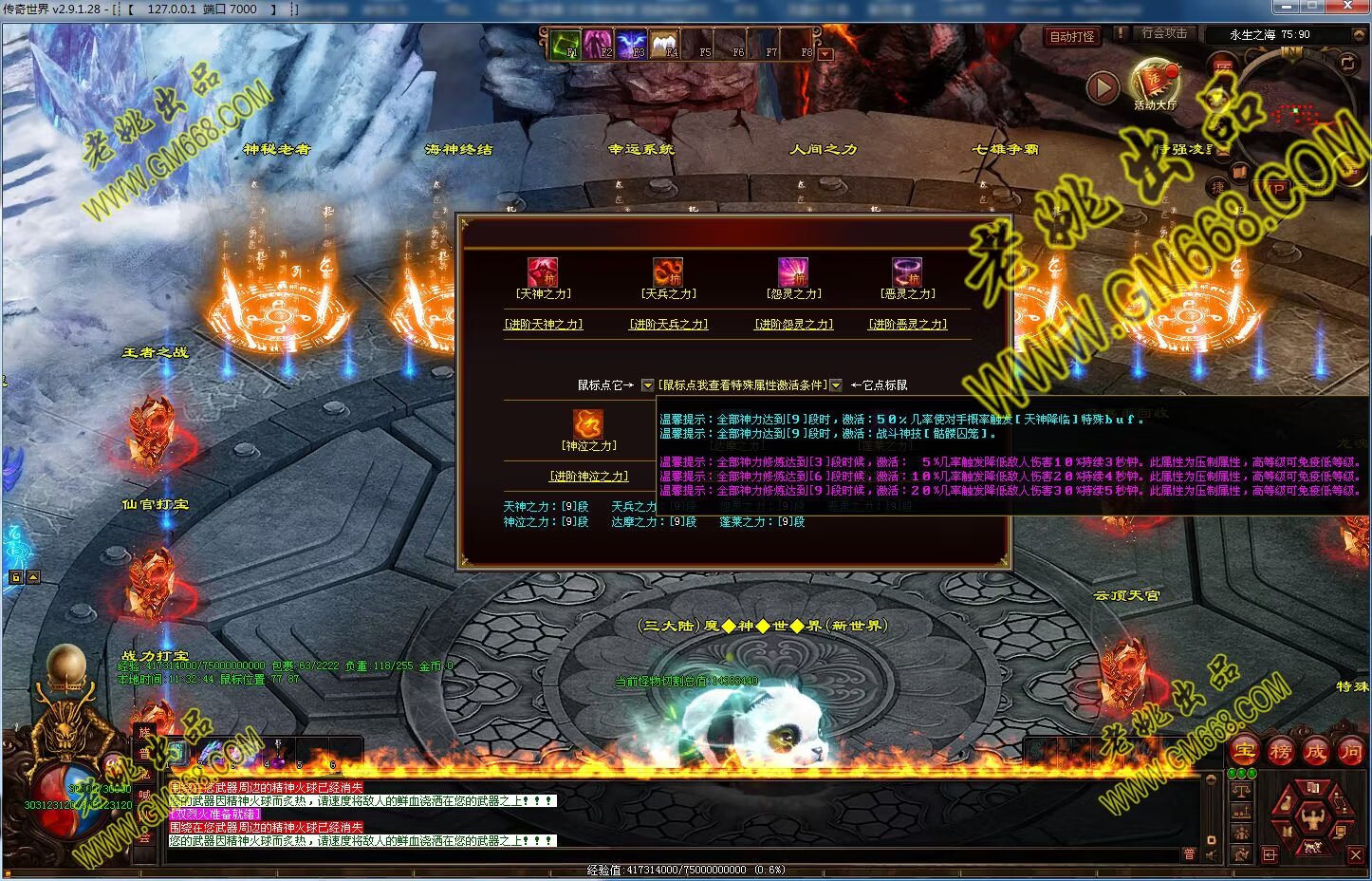Viewport: 1372px width, 881px height.
Task: Activate the F1 green skill hotkey slot
Action: tap(566, 45)
